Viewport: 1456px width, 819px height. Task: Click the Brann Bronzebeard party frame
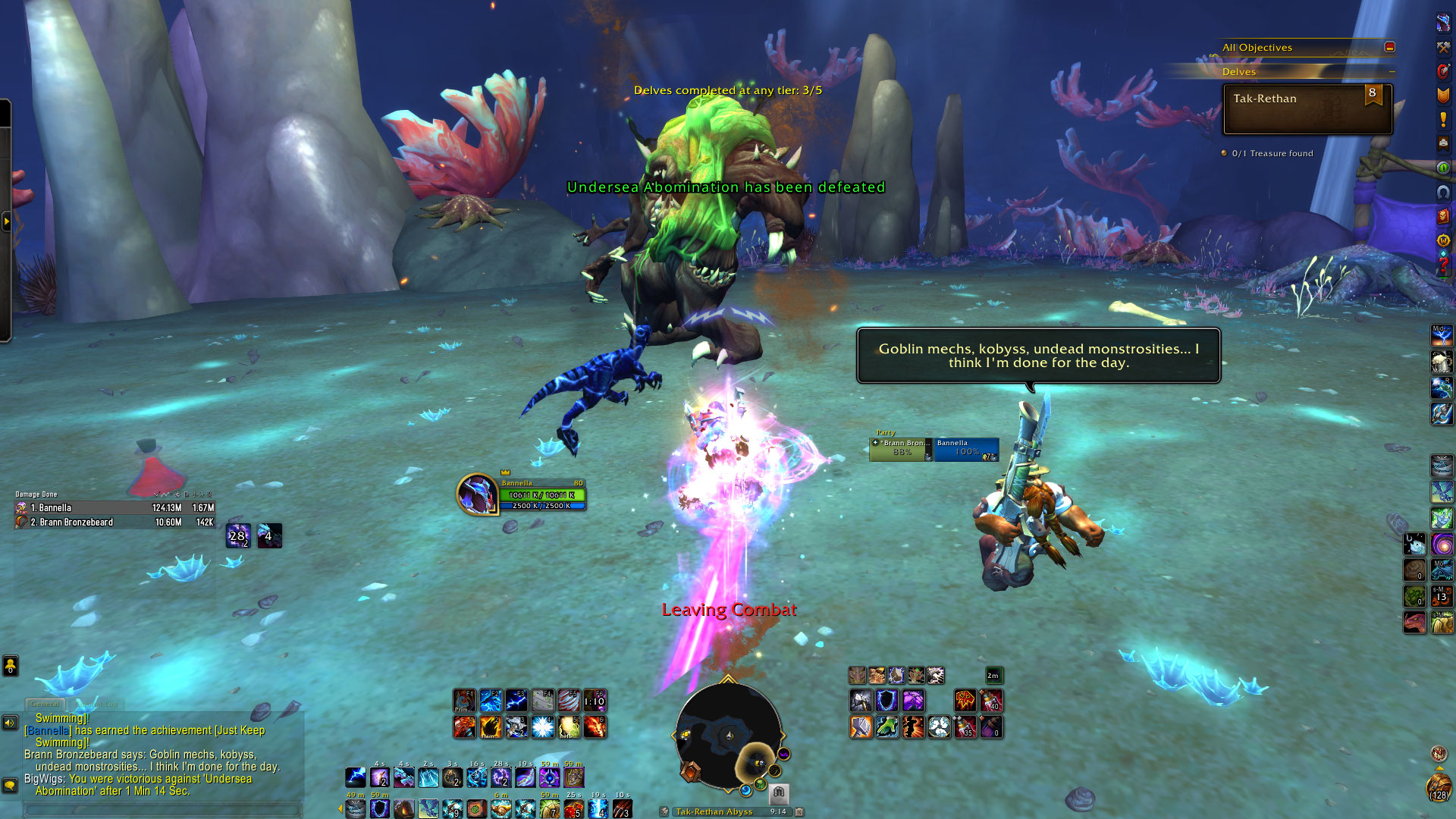pyautogui.click(x=901, y=449)
